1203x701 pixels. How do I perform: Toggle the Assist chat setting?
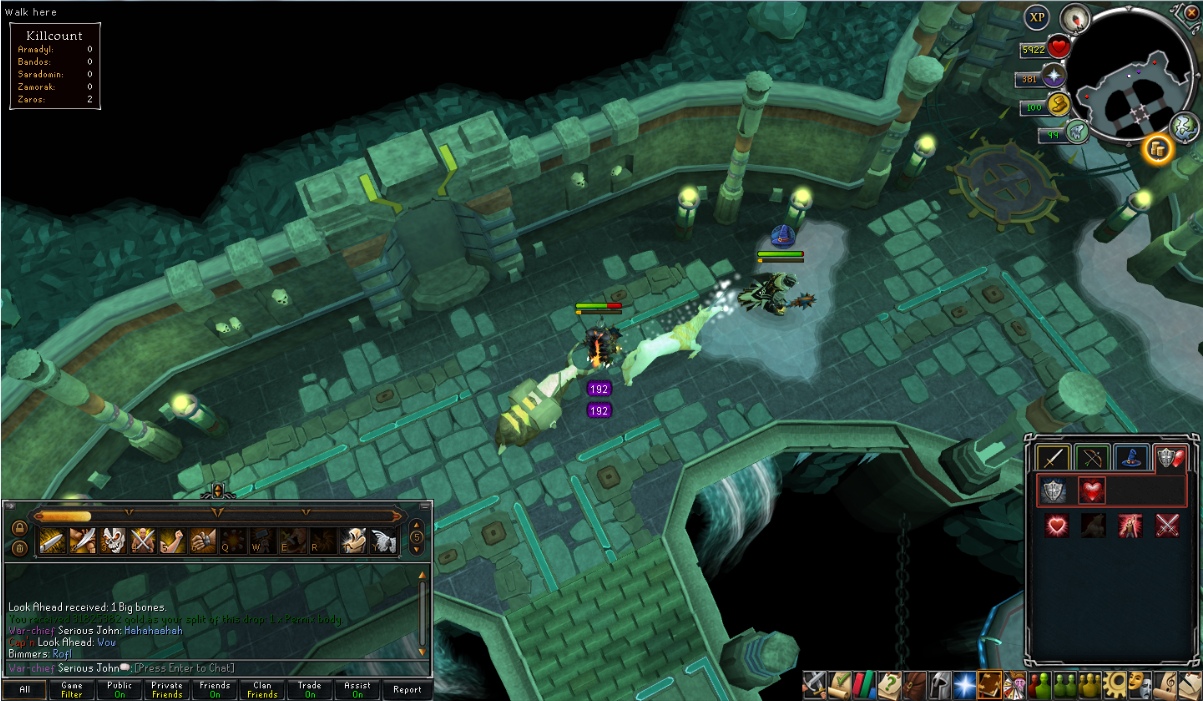point(357,690)
